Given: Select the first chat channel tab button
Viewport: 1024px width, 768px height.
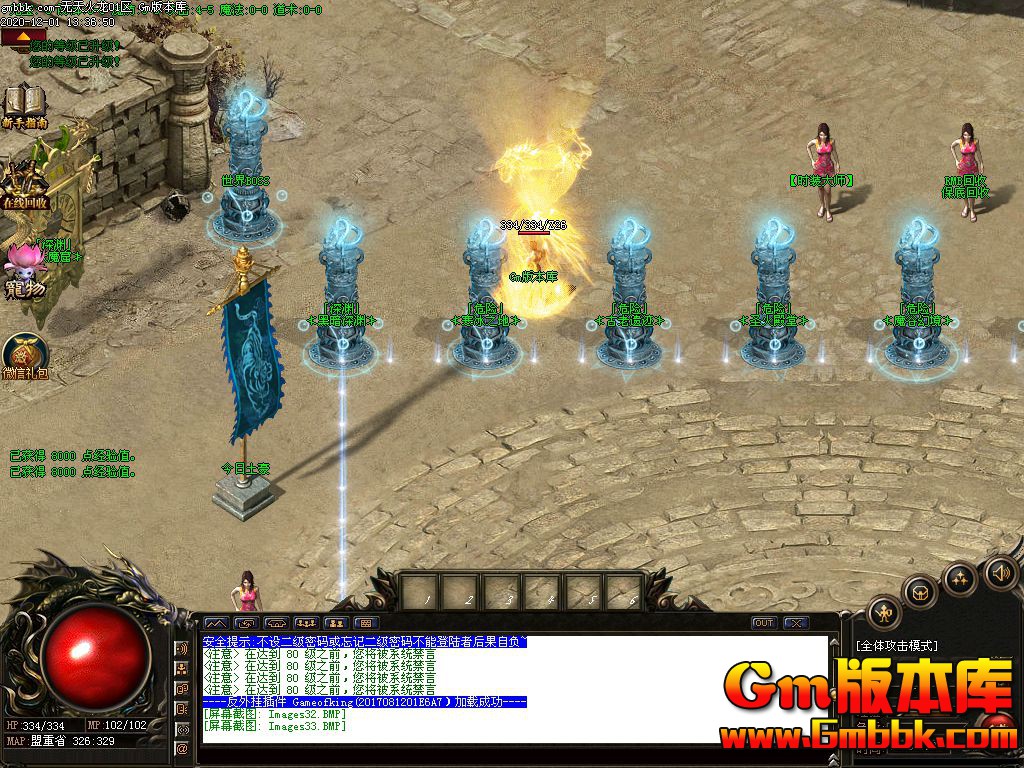Looking at the screenshot, I should 215,623.
